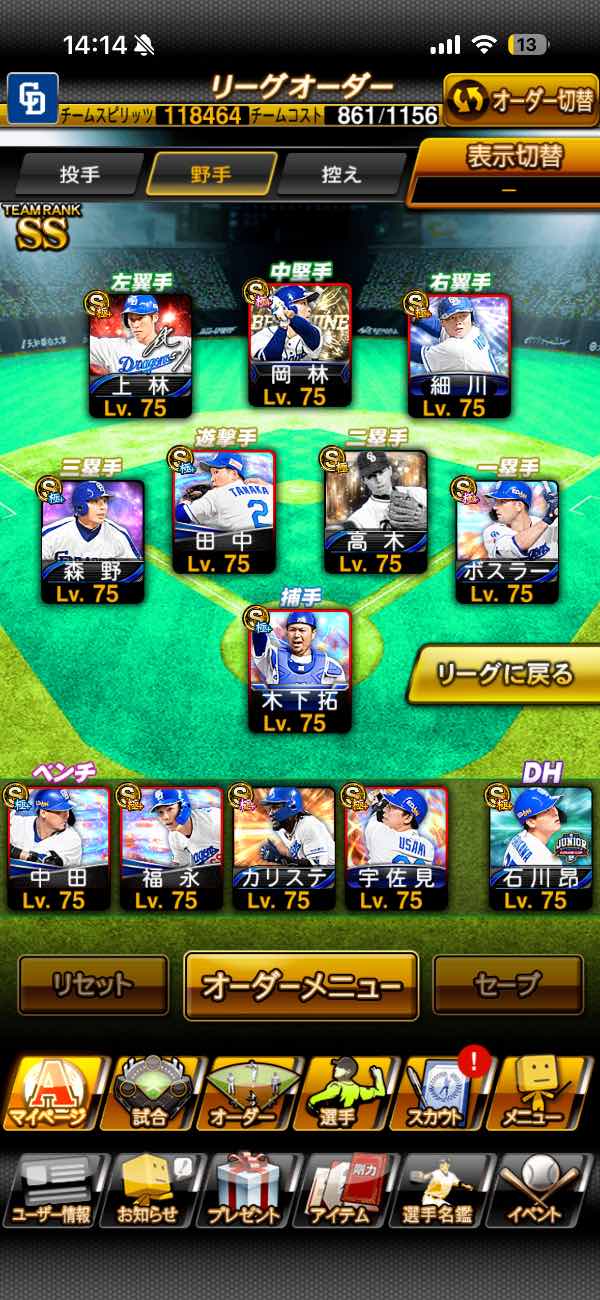This screenshot has width=600, height=1300.
Task: Choose second baseman 高木 card
Action: tap(376, 511)
